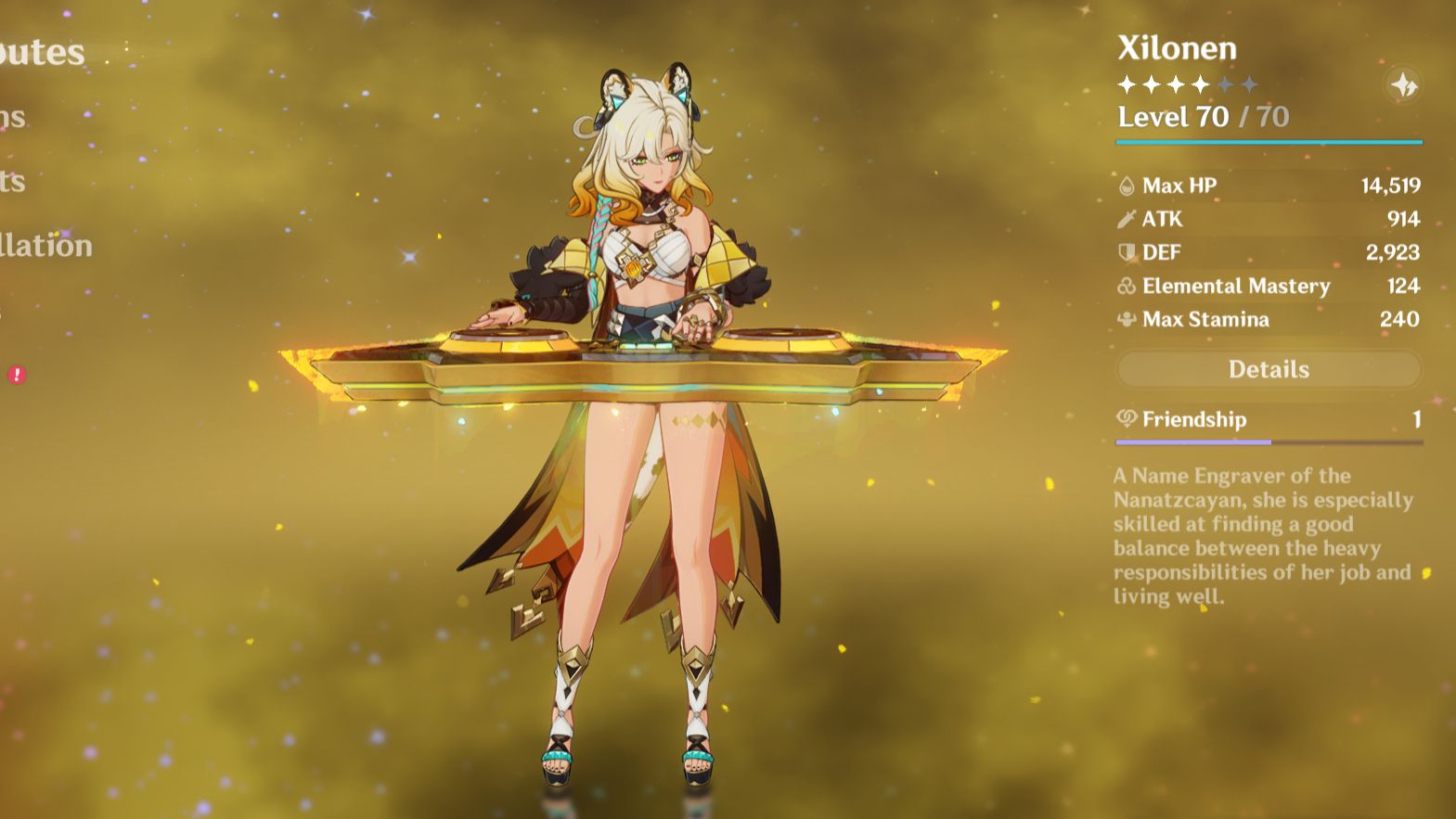Screen dimensions: 1456x819
Task: Click the Max HP droplet icon
Action: 1126,185
